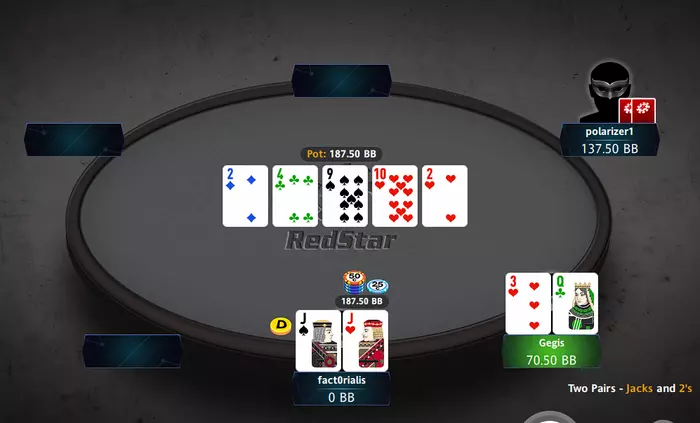Select the Gegis player name plate

553,351
